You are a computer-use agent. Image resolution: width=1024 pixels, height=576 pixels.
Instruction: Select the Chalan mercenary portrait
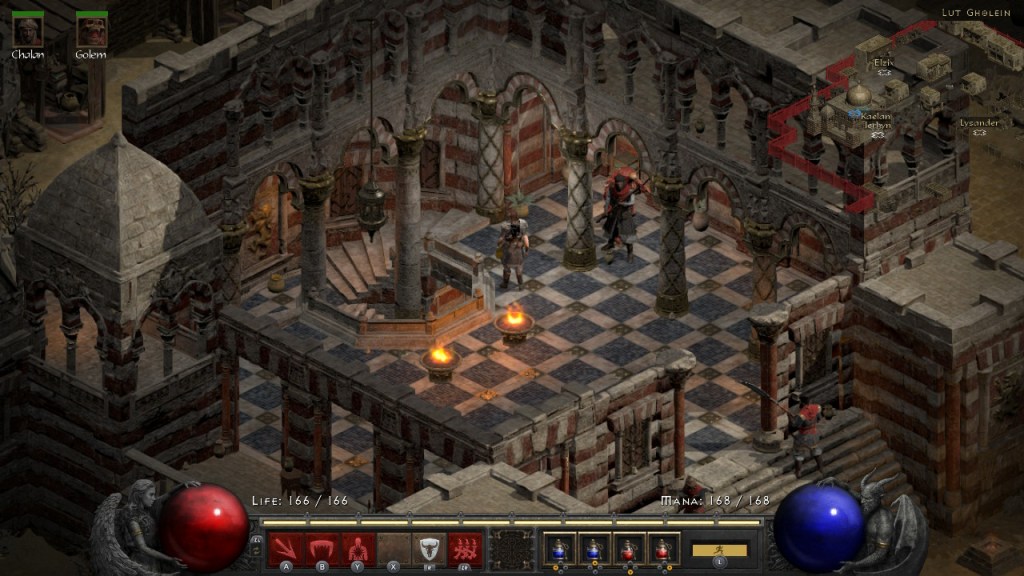pos(28,30)
